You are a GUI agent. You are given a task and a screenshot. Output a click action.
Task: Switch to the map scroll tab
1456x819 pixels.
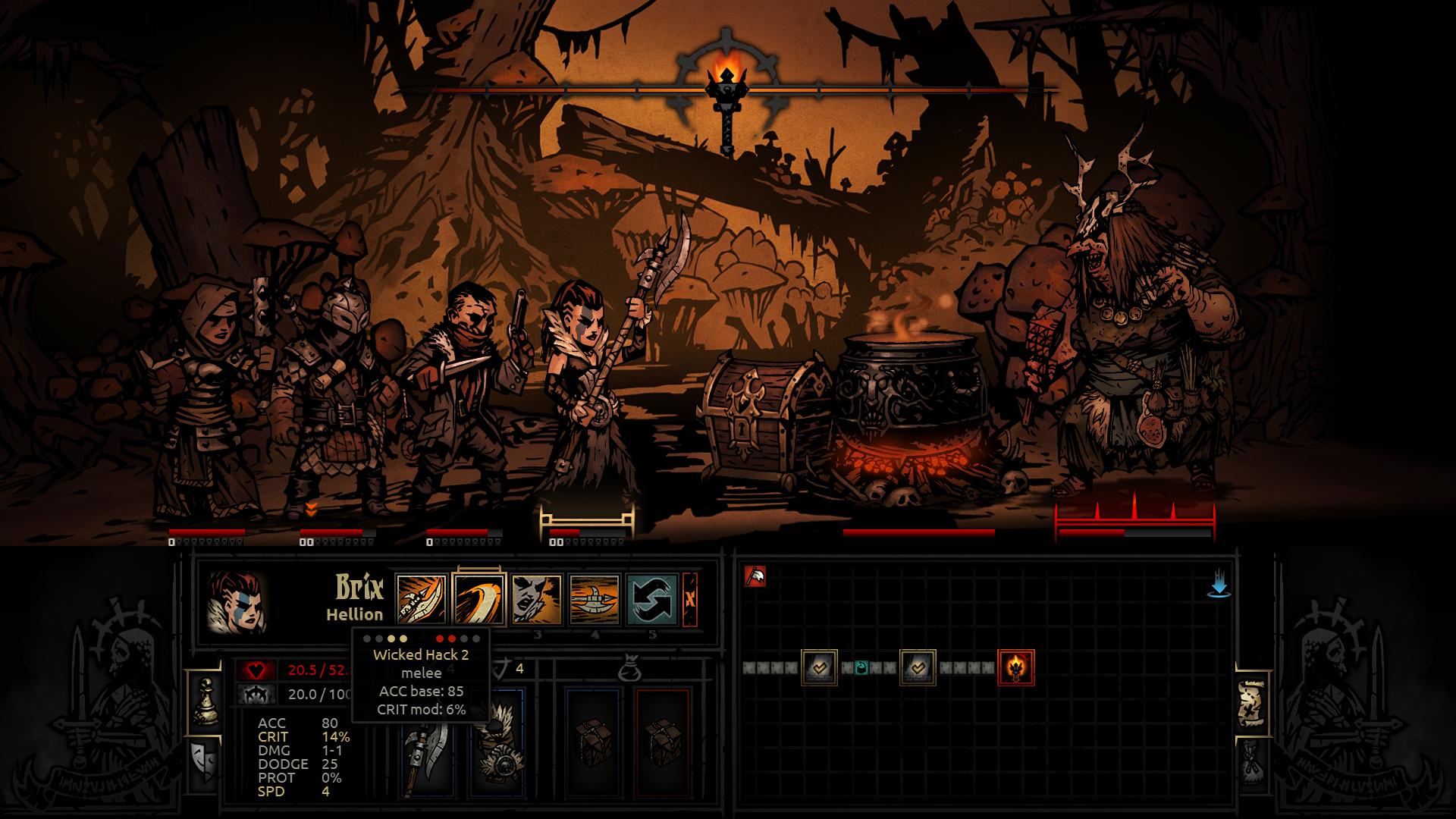coord(1253,704)
